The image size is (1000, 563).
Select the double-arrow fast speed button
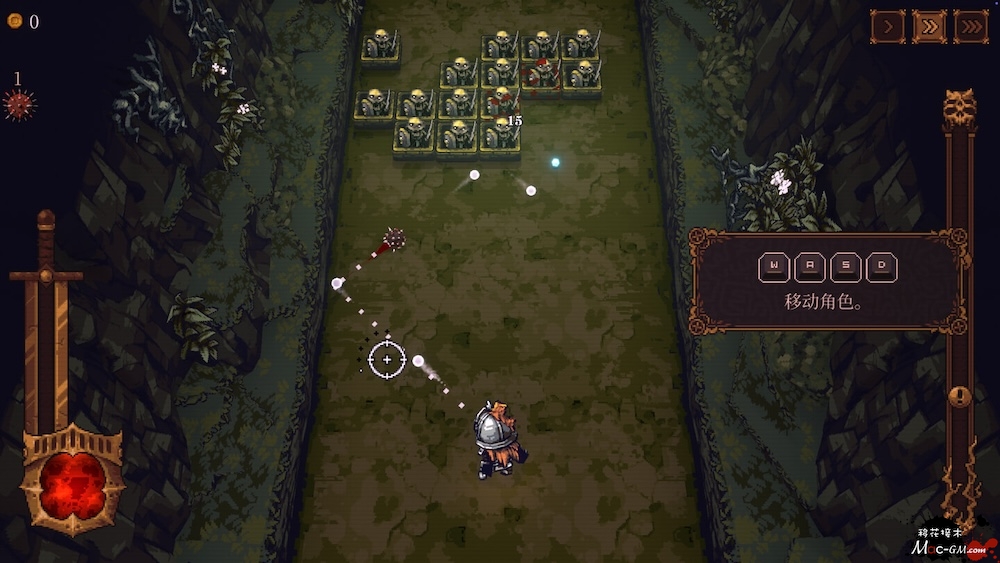pos(929,27)
